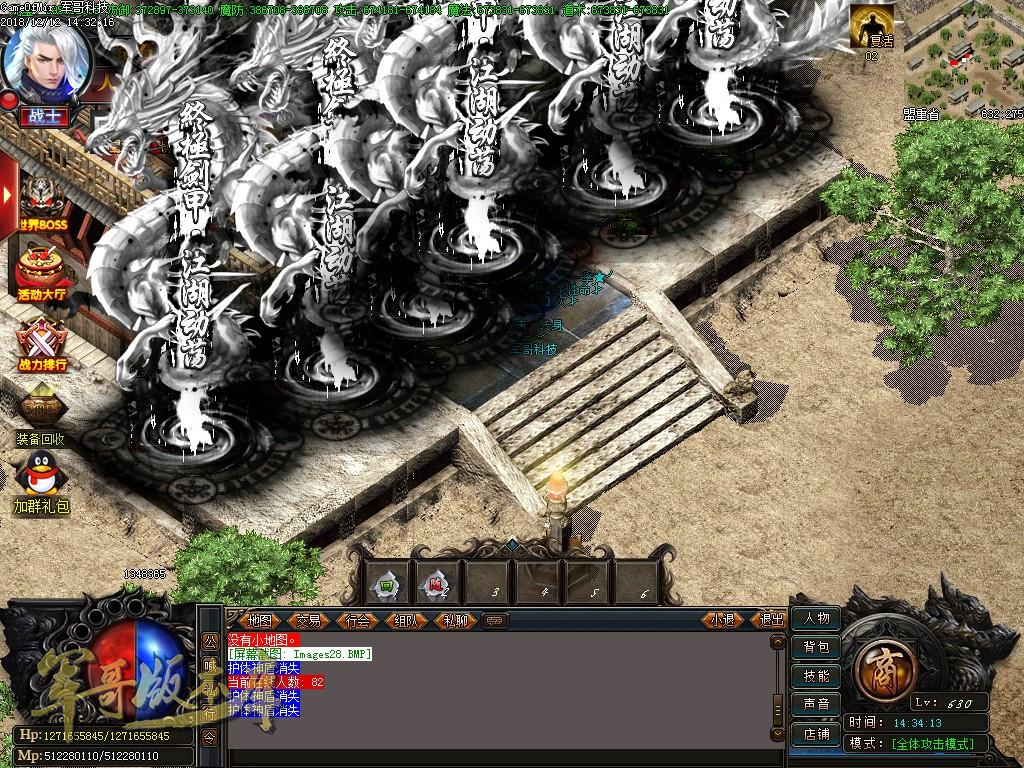Activate the 复活 revive icon

point(872,26)
